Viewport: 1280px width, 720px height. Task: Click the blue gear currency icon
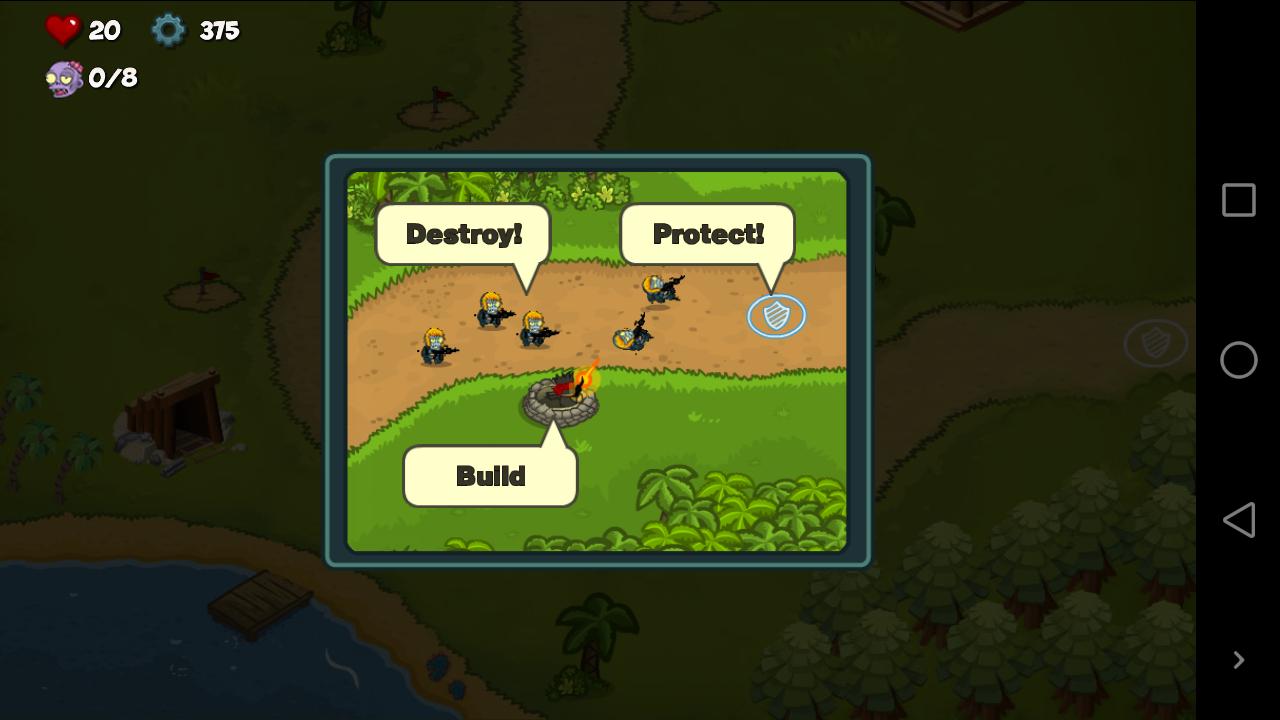pyautogui.click(x=167, y=30)
